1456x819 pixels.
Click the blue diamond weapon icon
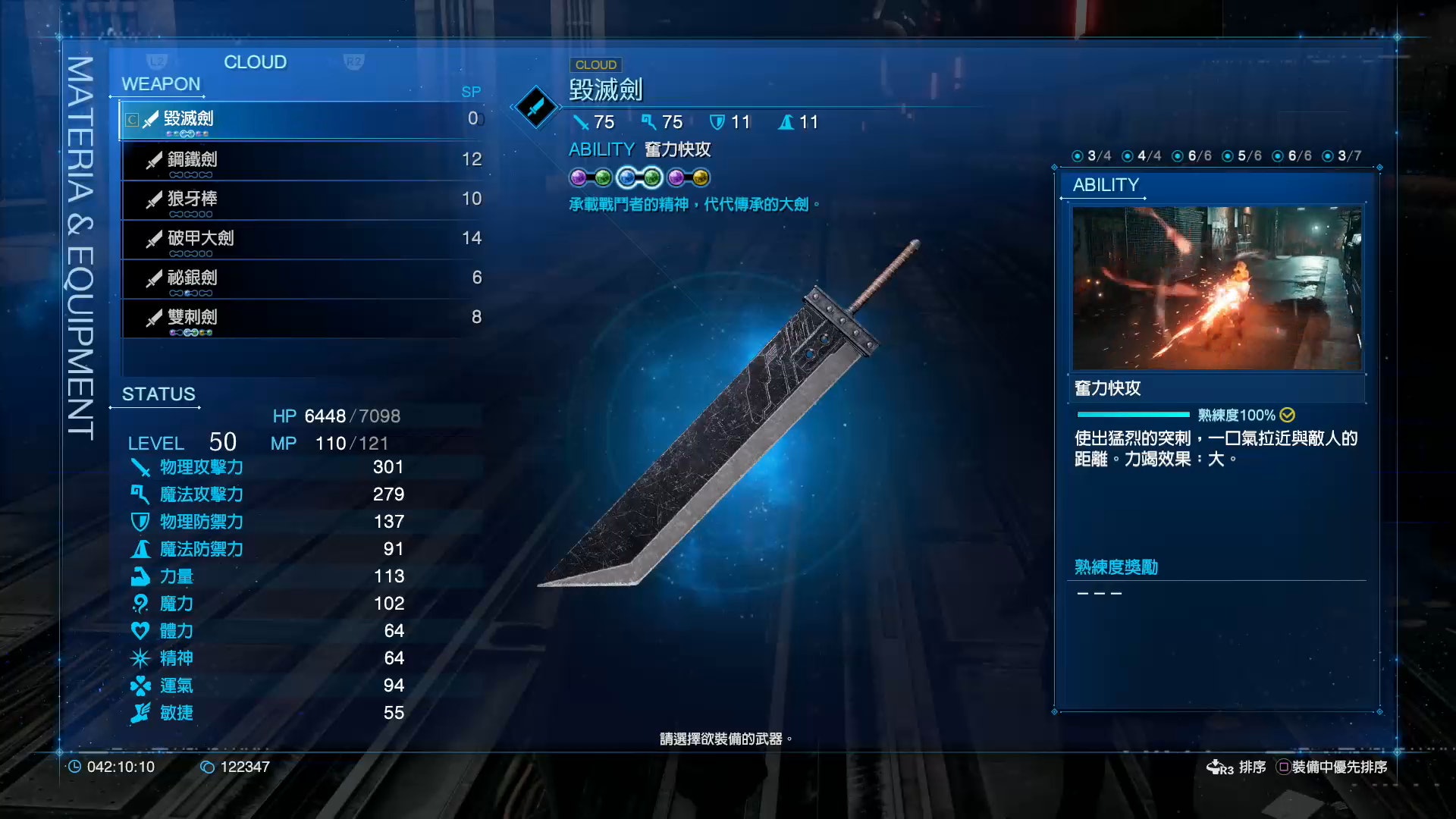point(536,107)
